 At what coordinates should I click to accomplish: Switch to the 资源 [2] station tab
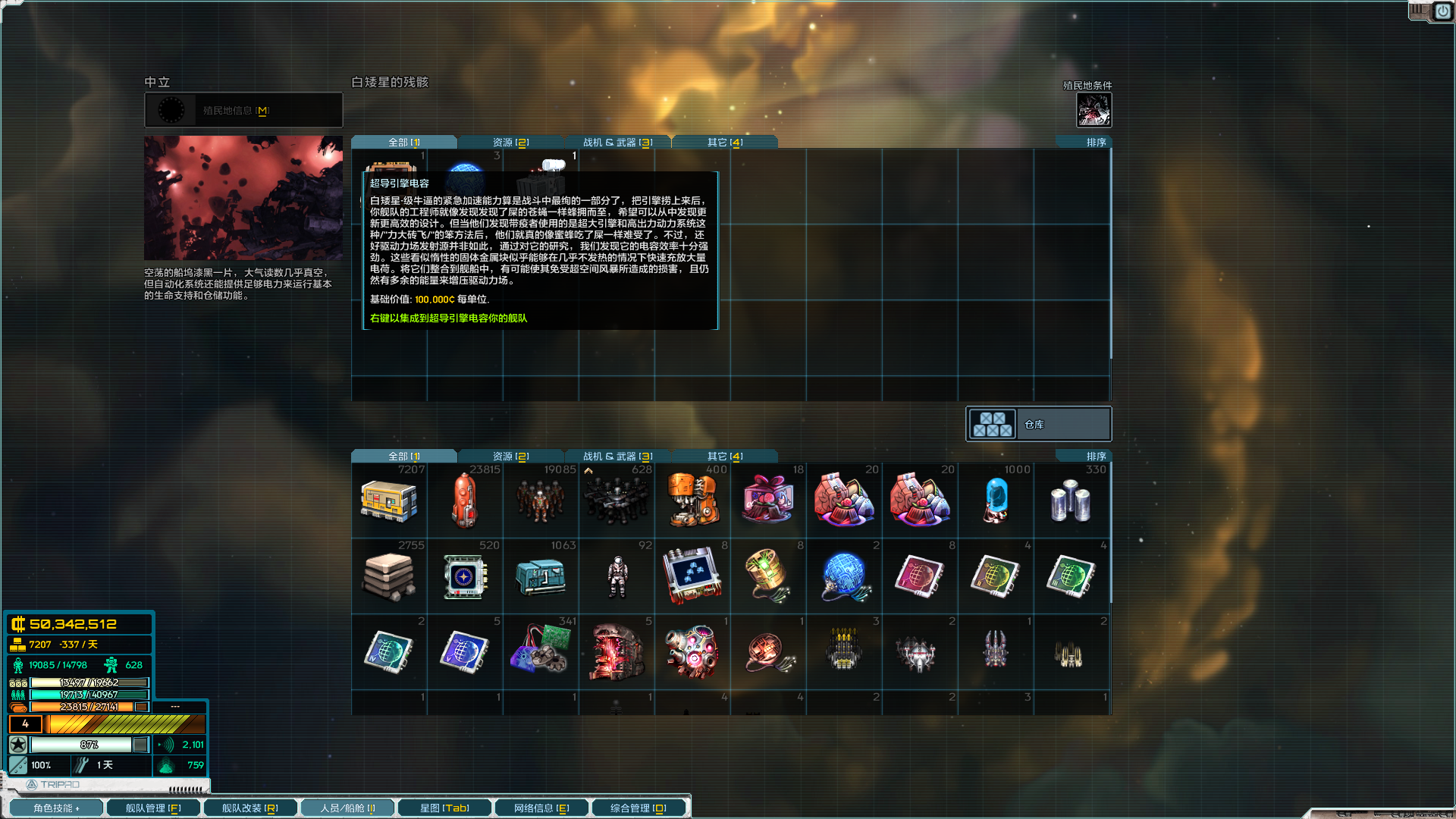510,141
